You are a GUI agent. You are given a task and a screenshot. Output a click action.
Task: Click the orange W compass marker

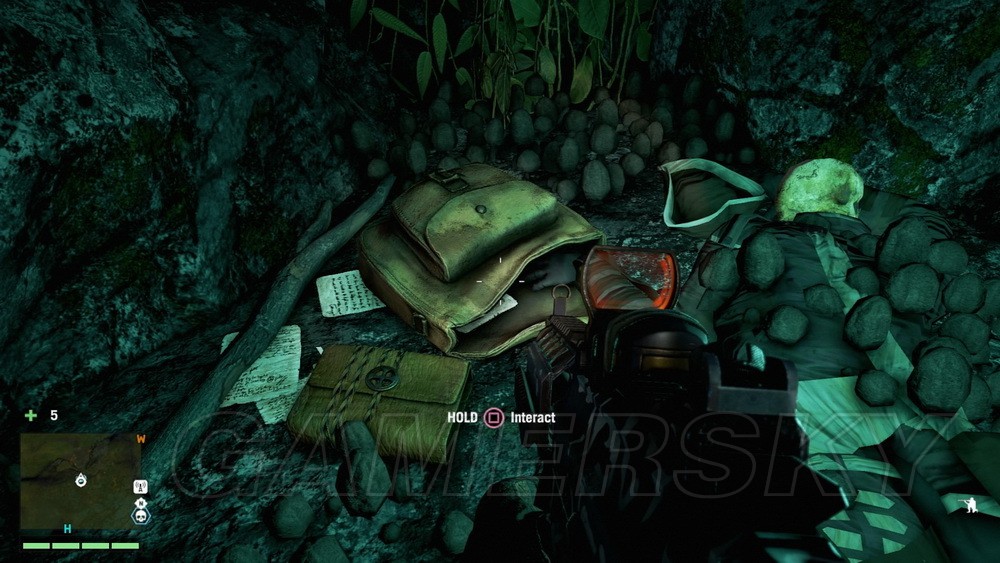click(141, 438)
